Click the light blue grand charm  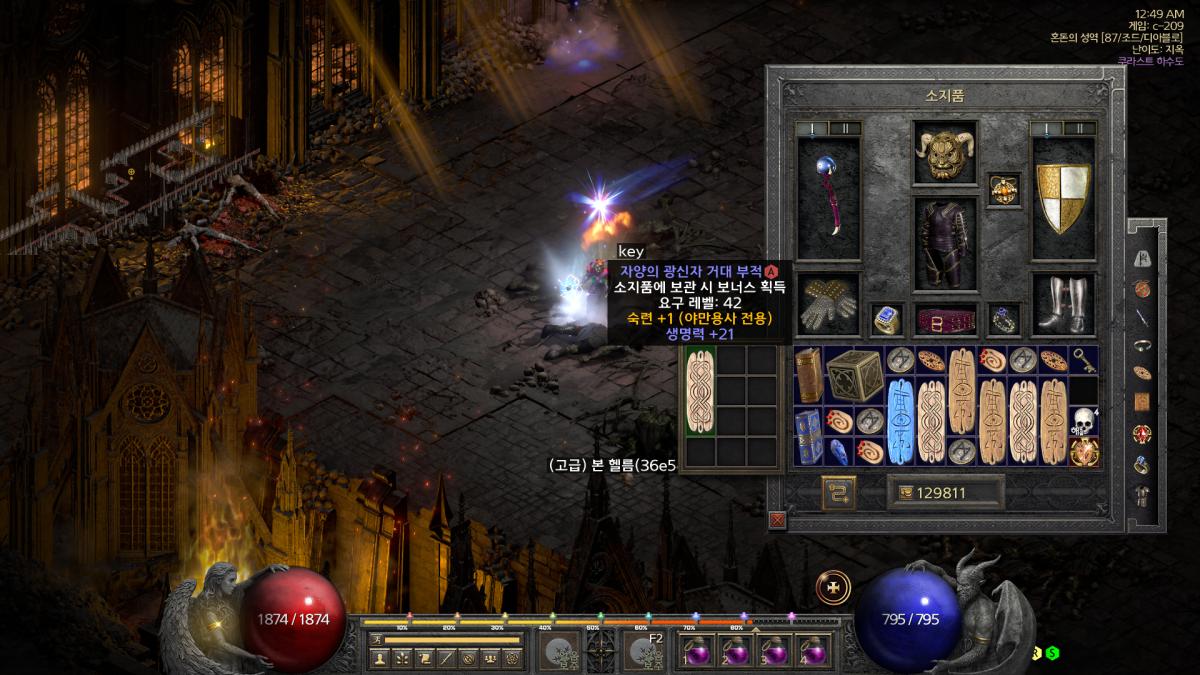[900, 421]
